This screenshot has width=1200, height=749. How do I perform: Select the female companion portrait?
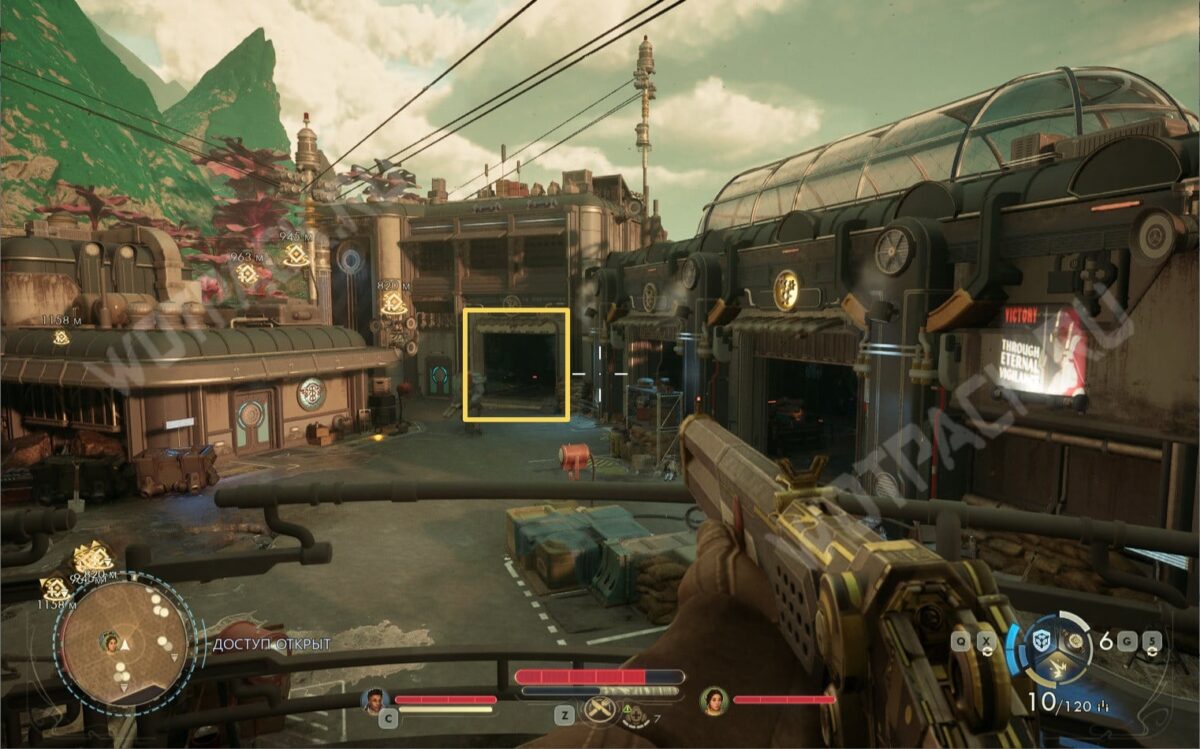(x=713, y=700)
